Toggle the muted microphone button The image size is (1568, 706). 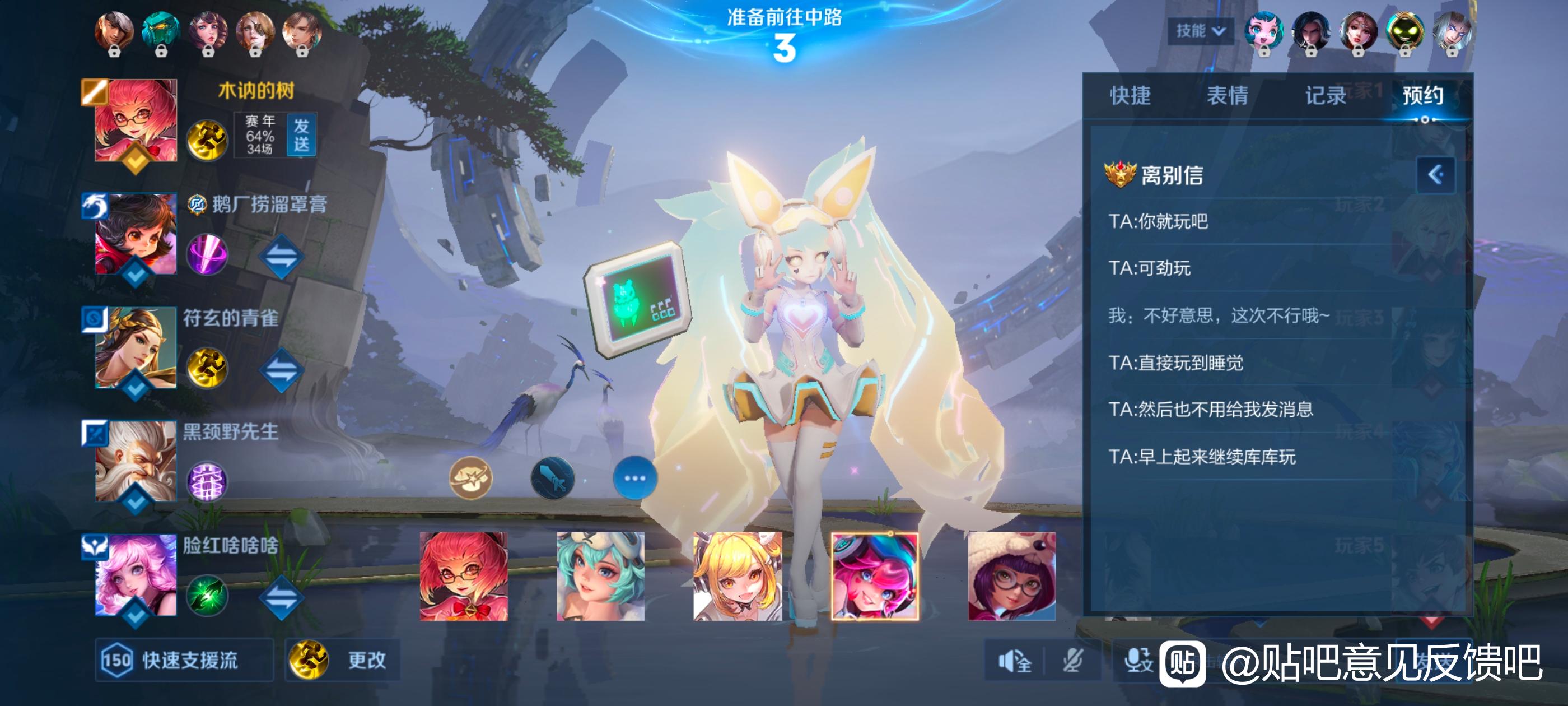point(1072,660)
